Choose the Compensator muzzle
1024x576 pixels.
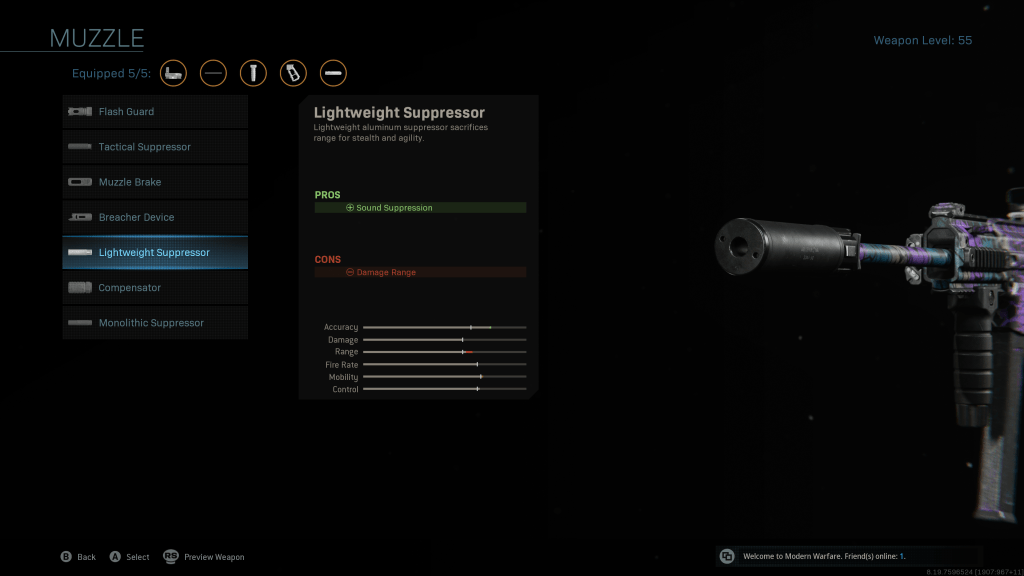[x=155, y=288]
